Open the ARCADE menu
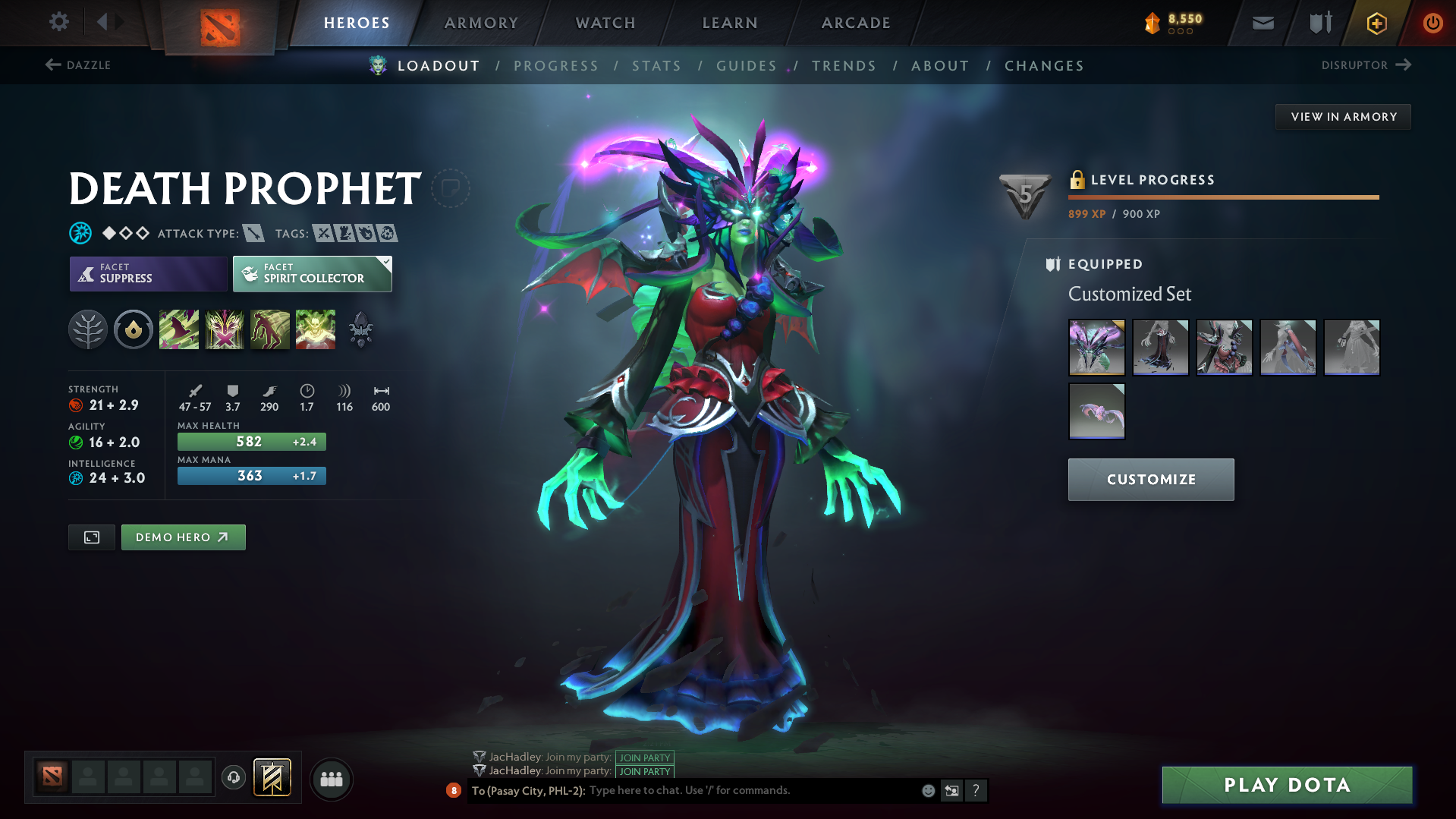 point(855,23)
